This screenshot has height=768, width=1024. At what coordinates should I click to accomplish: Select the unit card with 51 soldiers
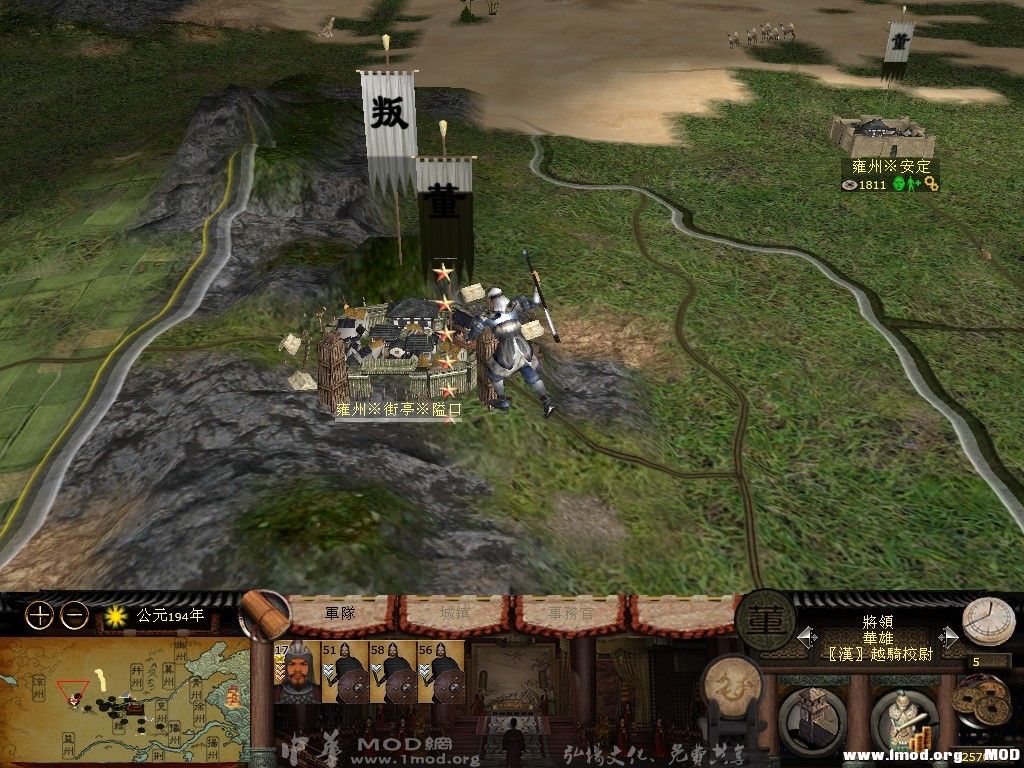click(x=343, y=672)
